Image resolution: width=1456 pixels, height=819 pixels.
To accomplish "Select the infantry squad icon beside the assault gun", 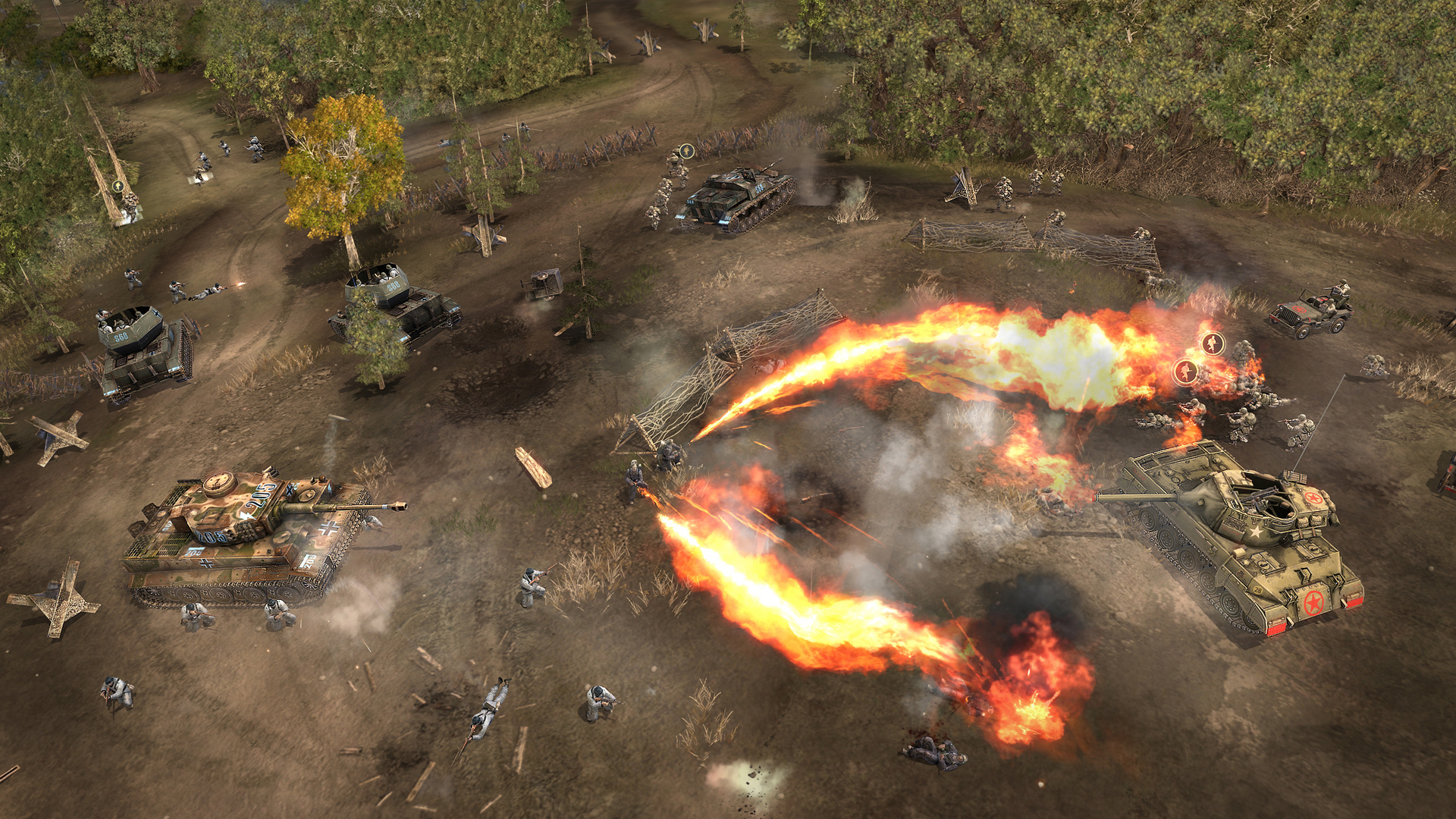I will pyautogui.click(x=686, y=151).
